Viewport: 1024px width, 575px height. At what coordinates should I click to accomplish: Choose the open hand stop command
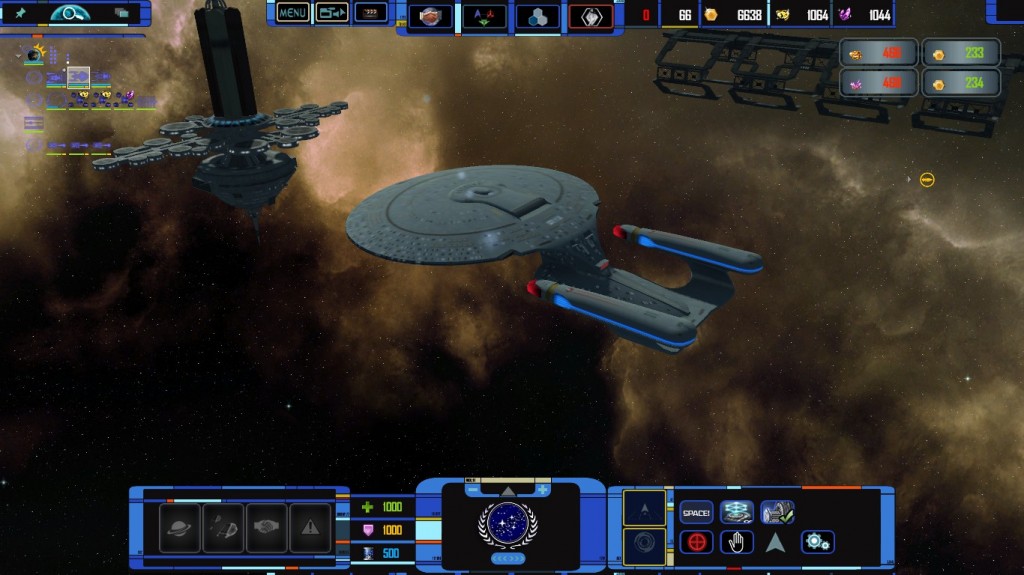[x=737, y=542]
